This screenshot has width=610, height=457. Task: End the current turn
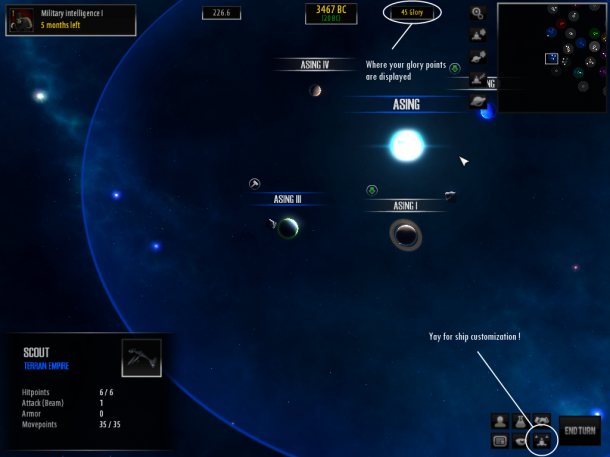pyautogui.click(x=580, y=431)
